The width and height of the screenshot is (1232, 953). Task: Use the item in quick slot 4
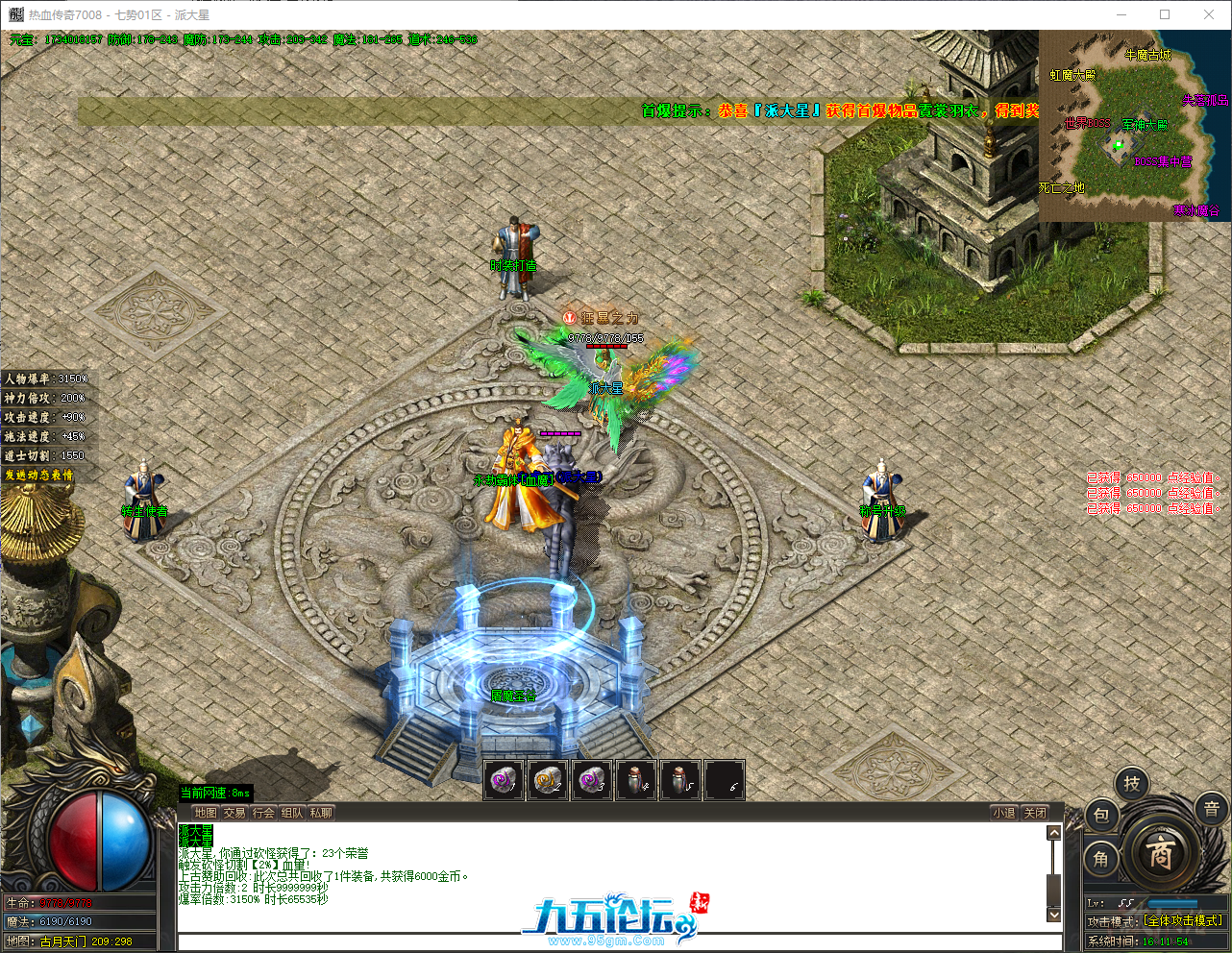(636, 780)
